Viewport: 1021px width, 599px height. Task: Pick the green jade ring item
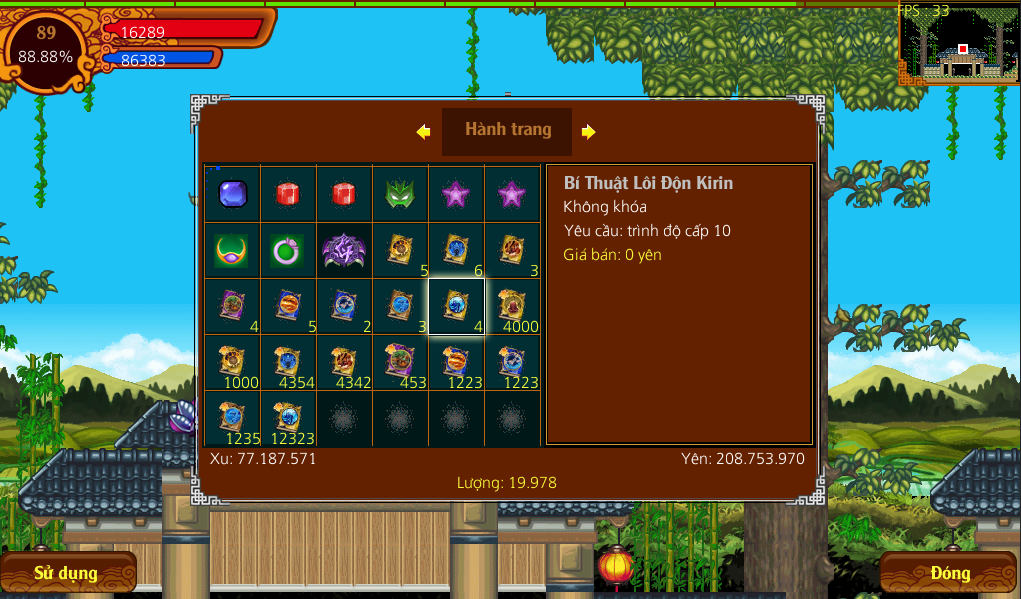288,250
